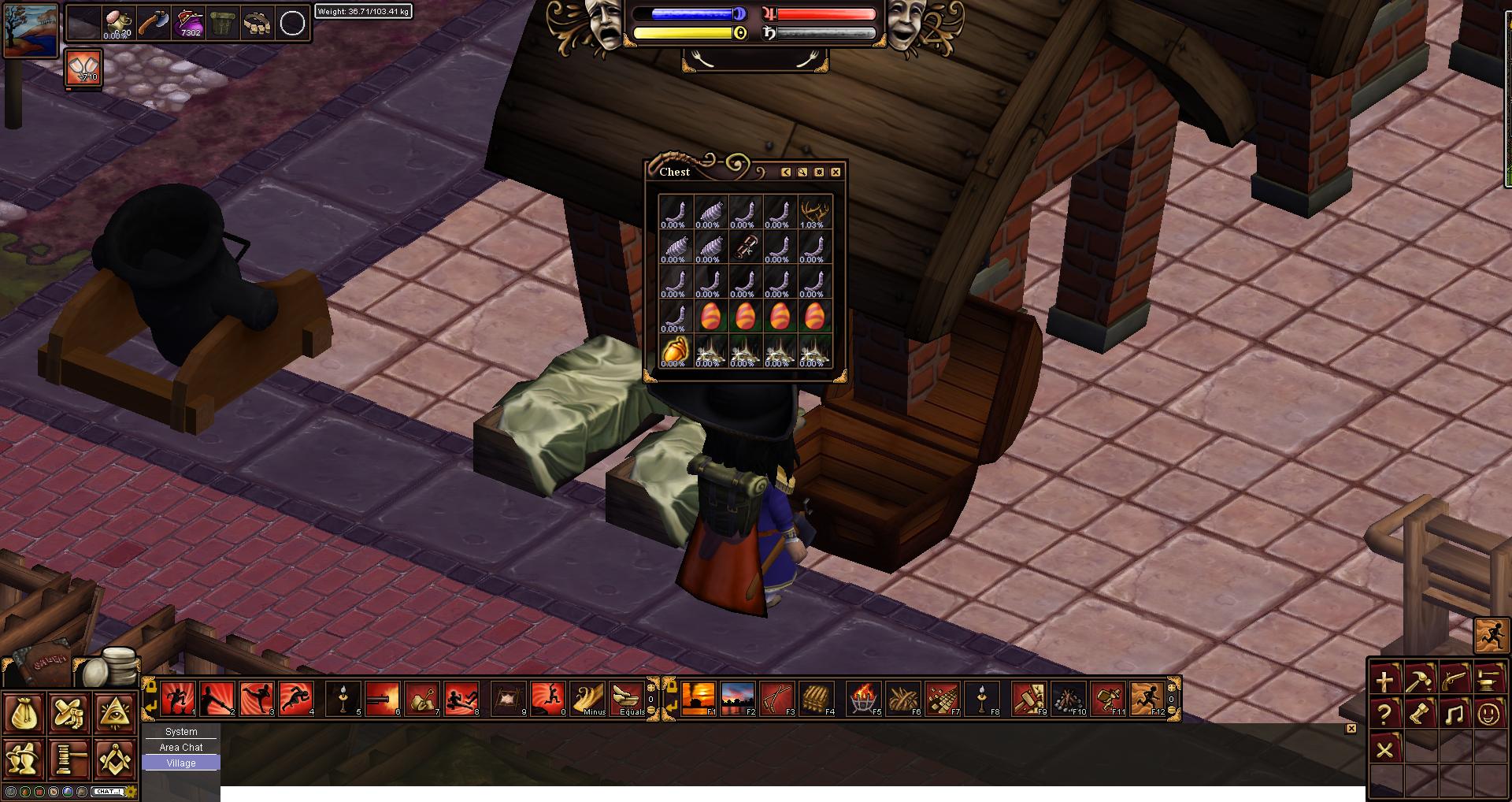This screenshot has width=1512, height=802.
Task: Click the gavel menu button
Action: tap(69, 759)
